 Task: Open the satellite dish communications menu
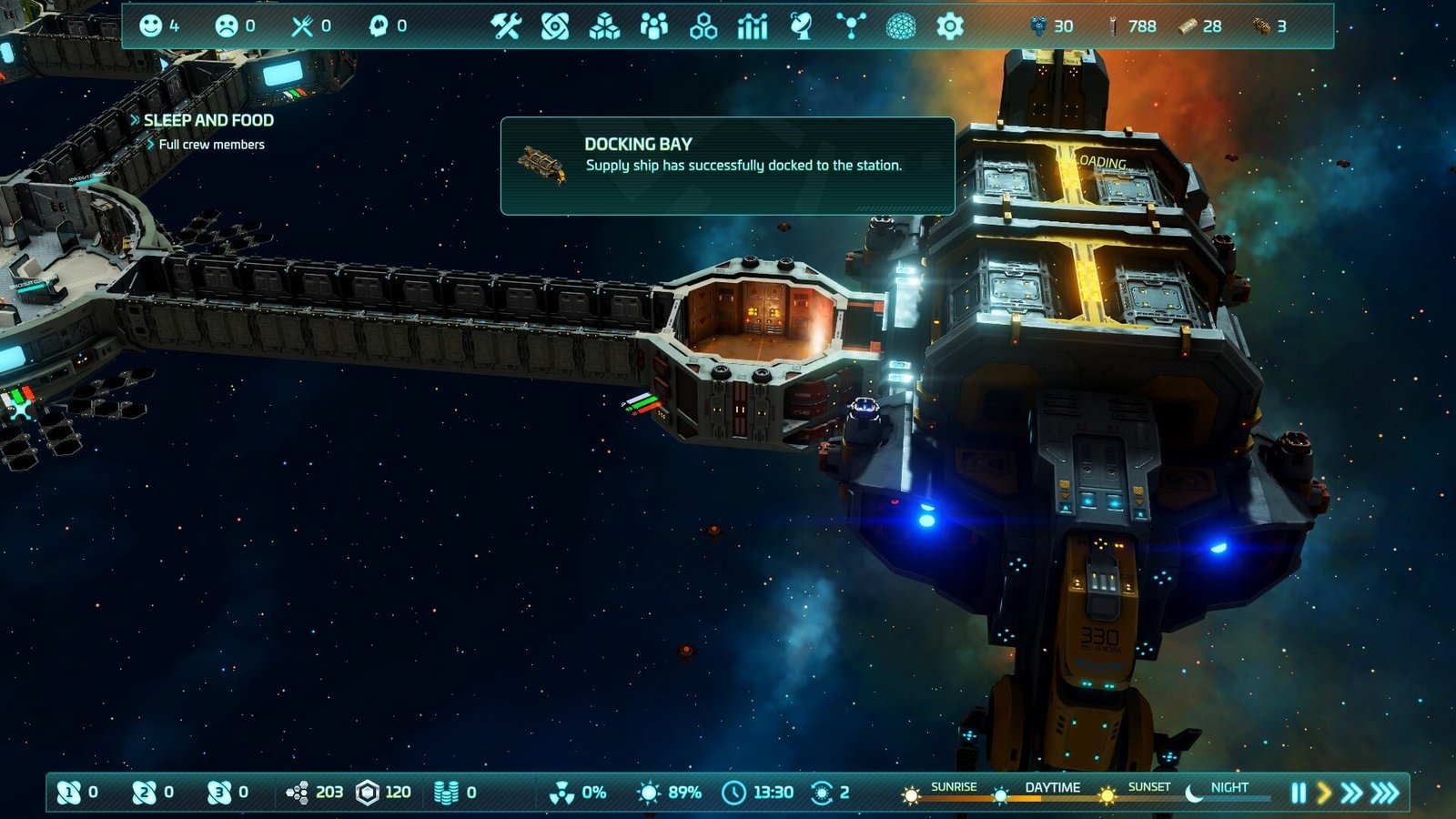pyautogui.click(x=801, y=26)
